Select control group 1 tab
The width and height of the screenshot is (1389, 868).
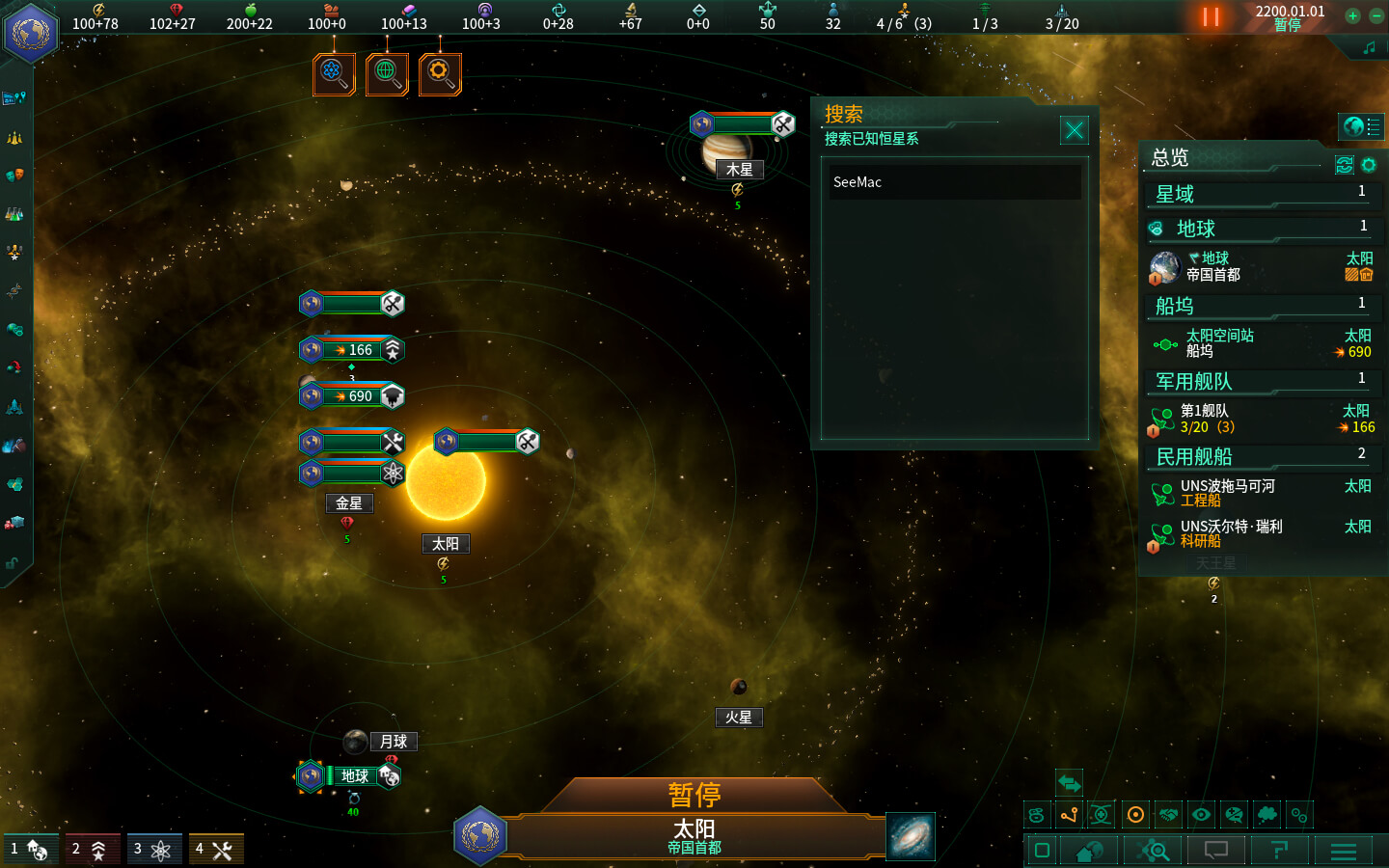pos(30,850)
